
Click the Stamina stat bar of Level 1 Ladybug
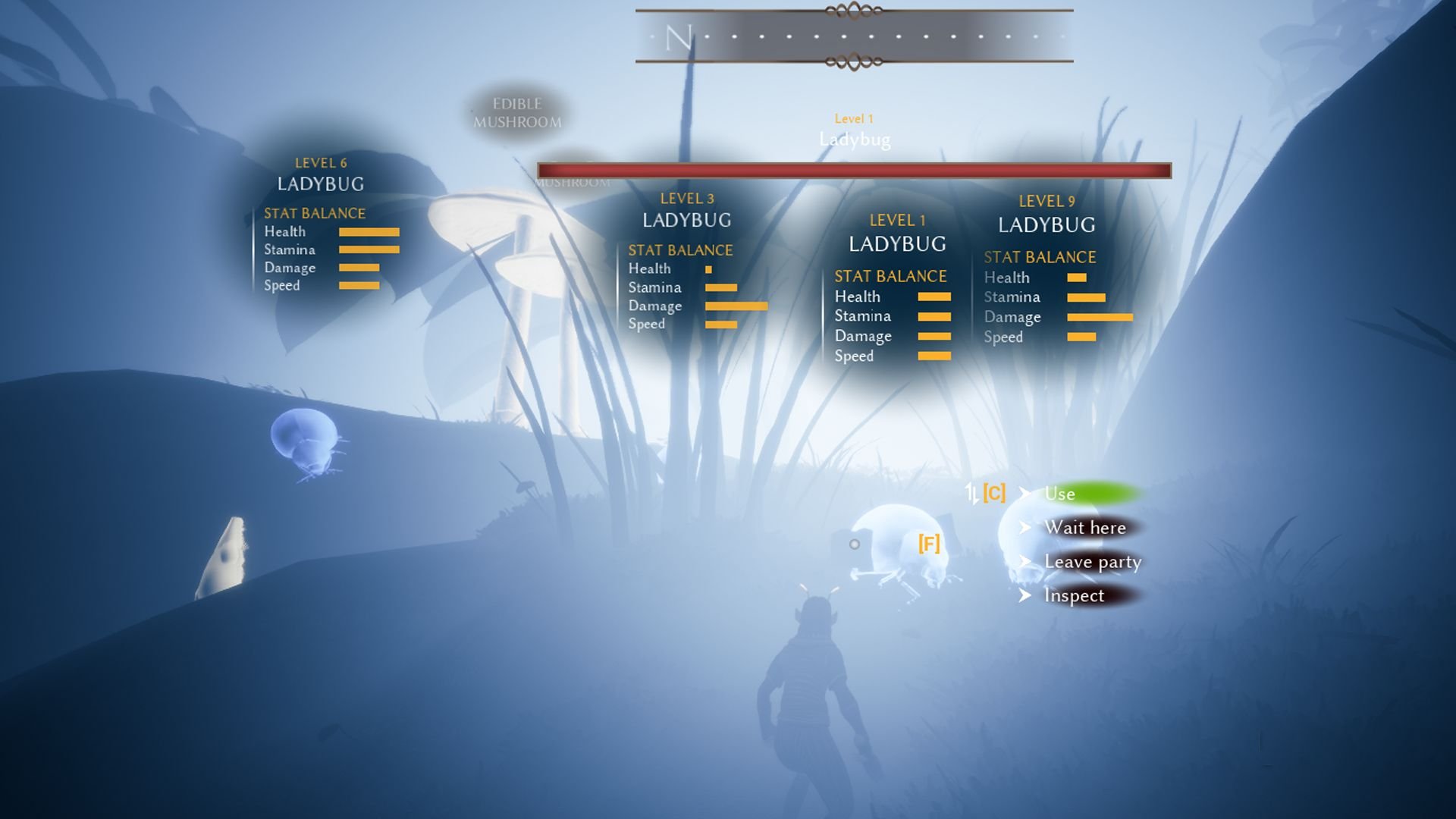coord(934,316)
